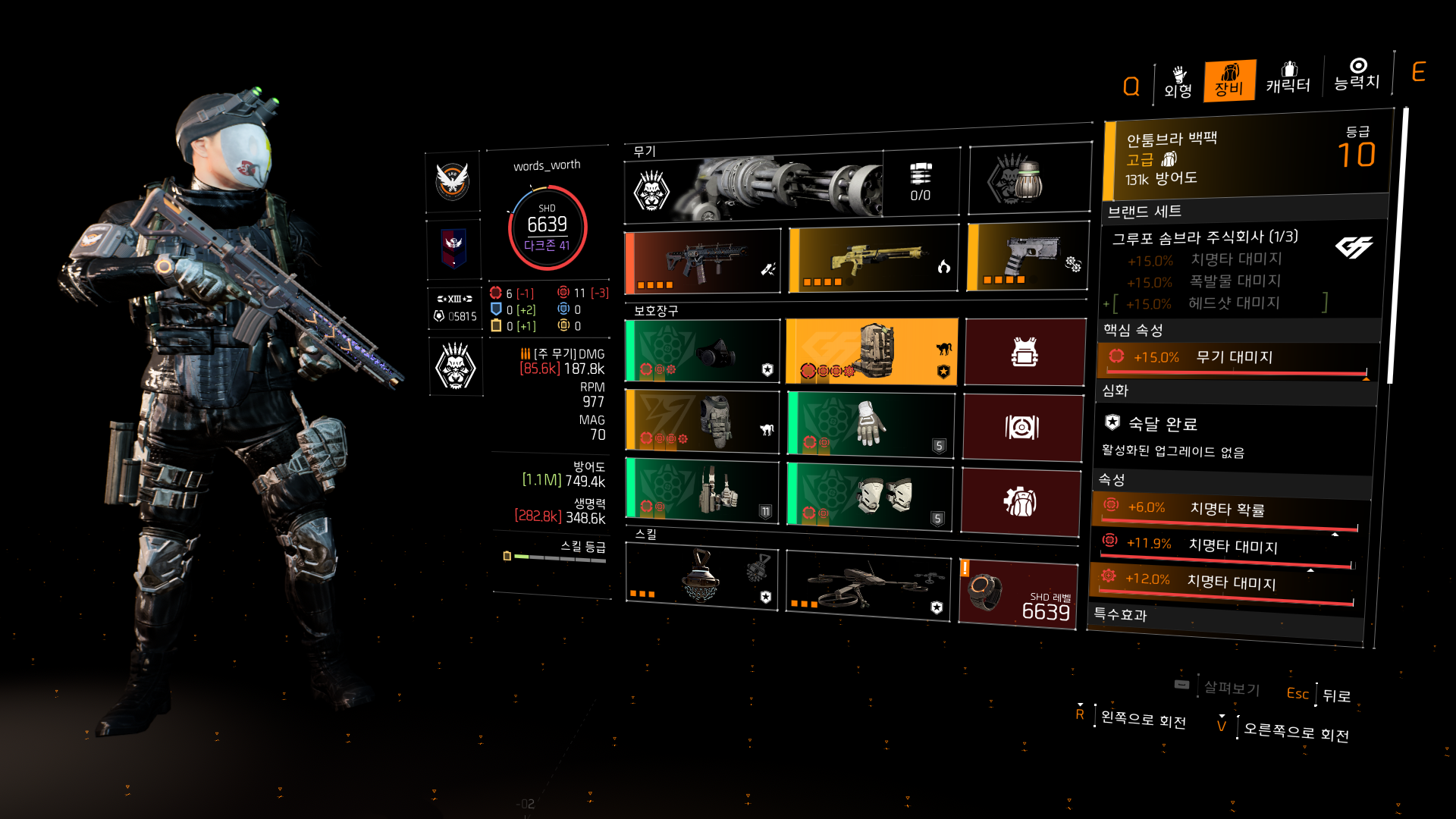The image size is (1456, 819).
Task: Select the yellow rifle secondary weapon slot
Action: (873, 259)
